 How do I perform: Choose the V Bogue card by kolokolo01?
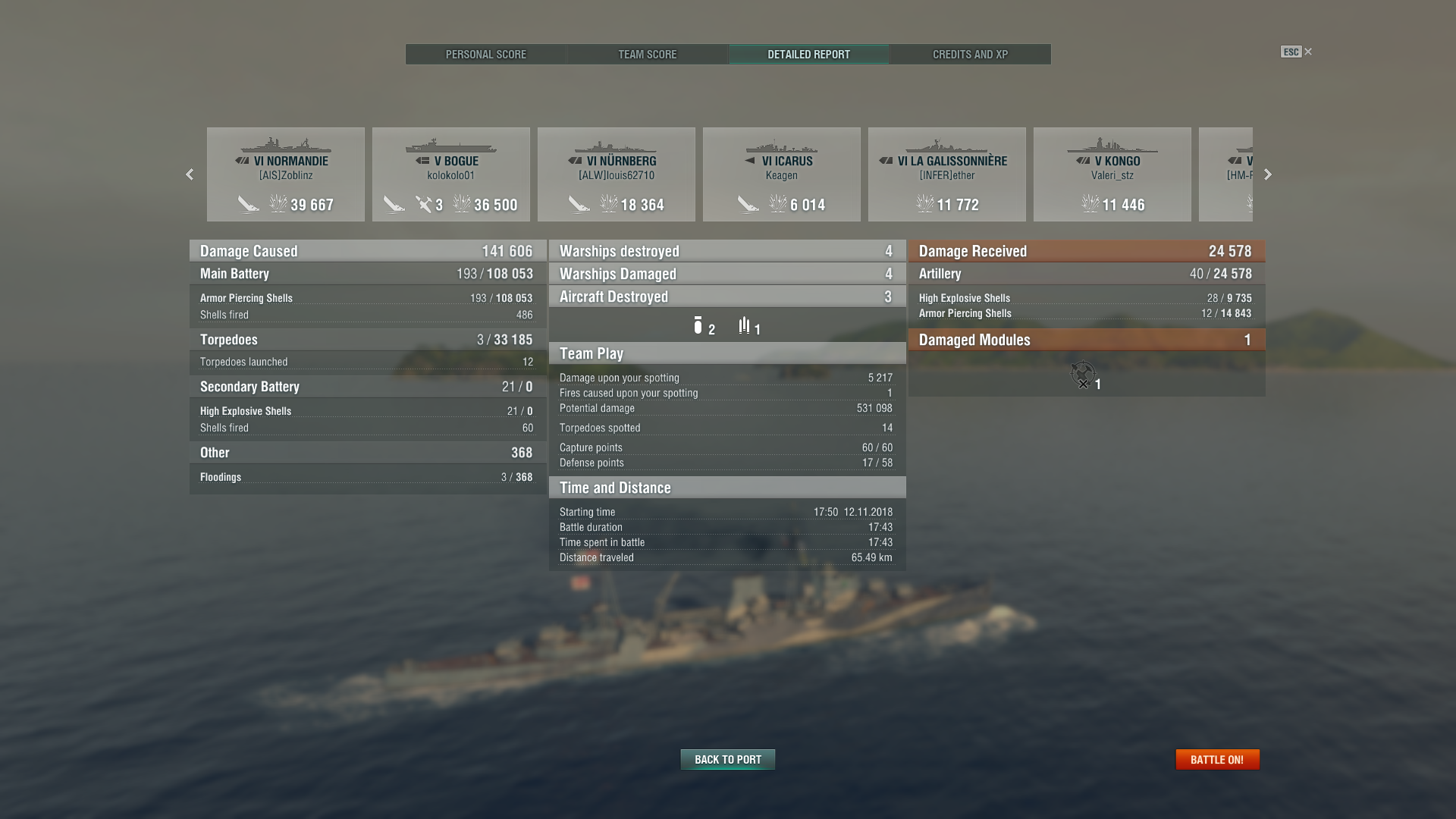coord(451,174)
